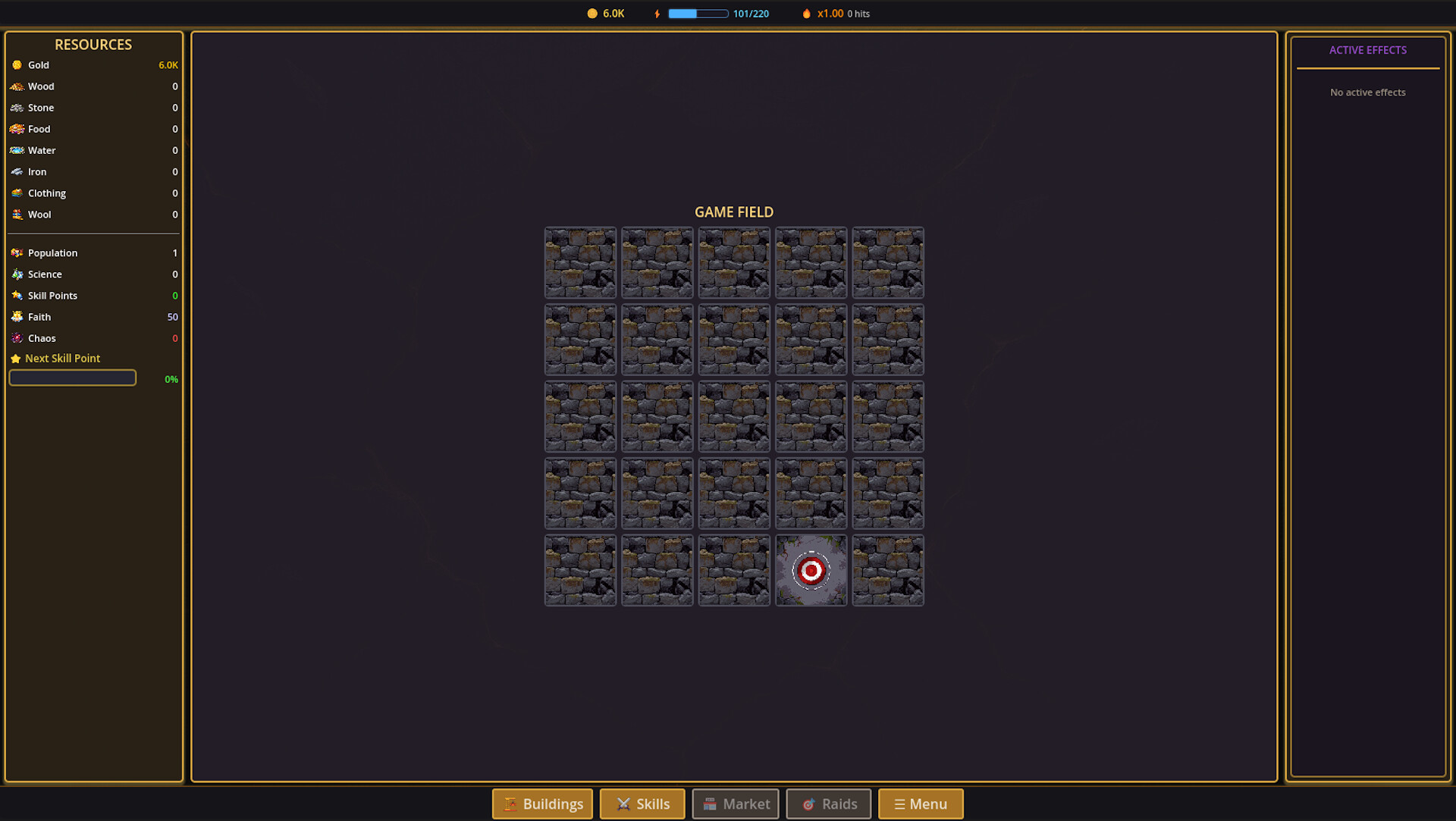Click the Food resource icon
Screen dimensions: 1456x821
click(17, 129)
